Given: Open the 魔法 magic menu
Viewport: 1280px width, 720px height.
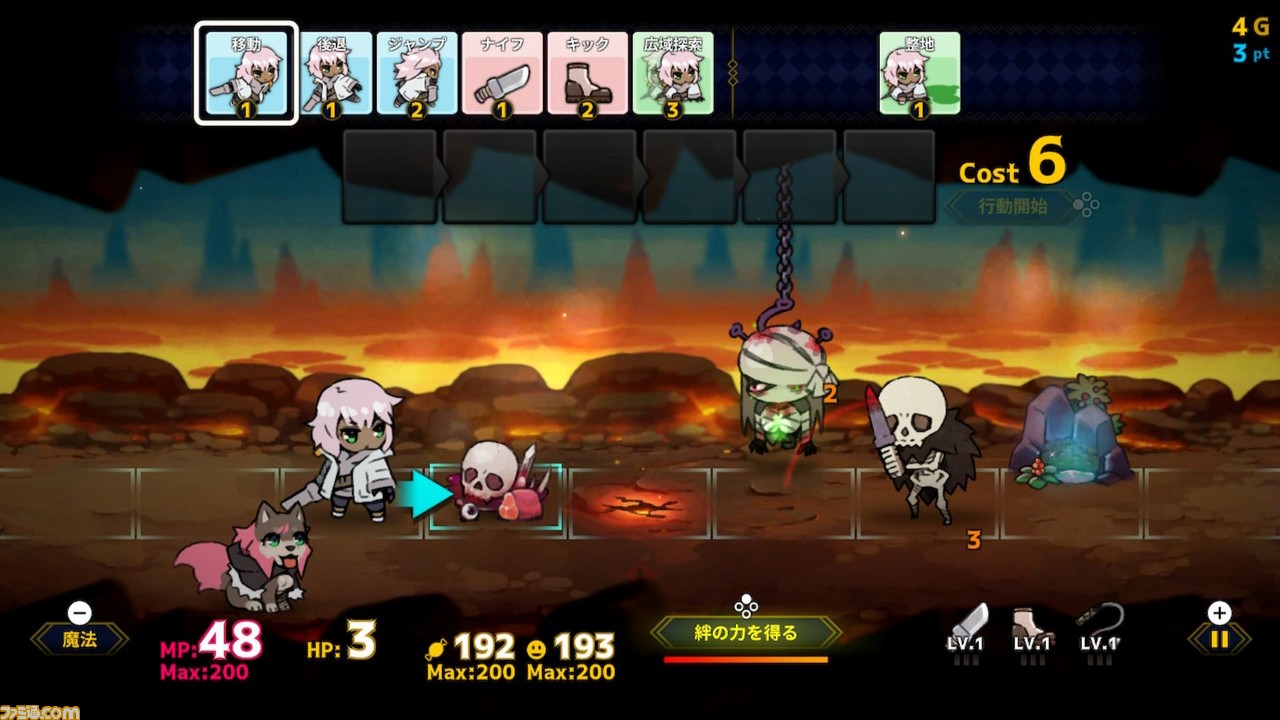Looking at the screenshot, I should (80, 640).
